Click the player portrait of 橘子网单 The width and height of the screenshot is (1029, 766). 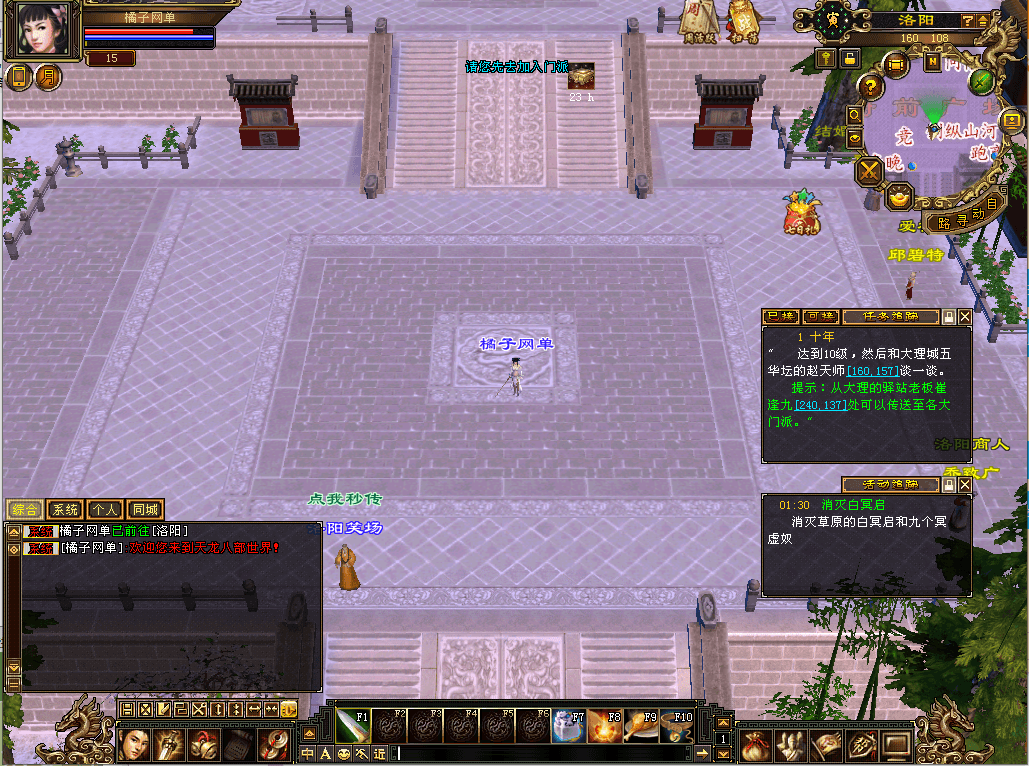[43, 29]
